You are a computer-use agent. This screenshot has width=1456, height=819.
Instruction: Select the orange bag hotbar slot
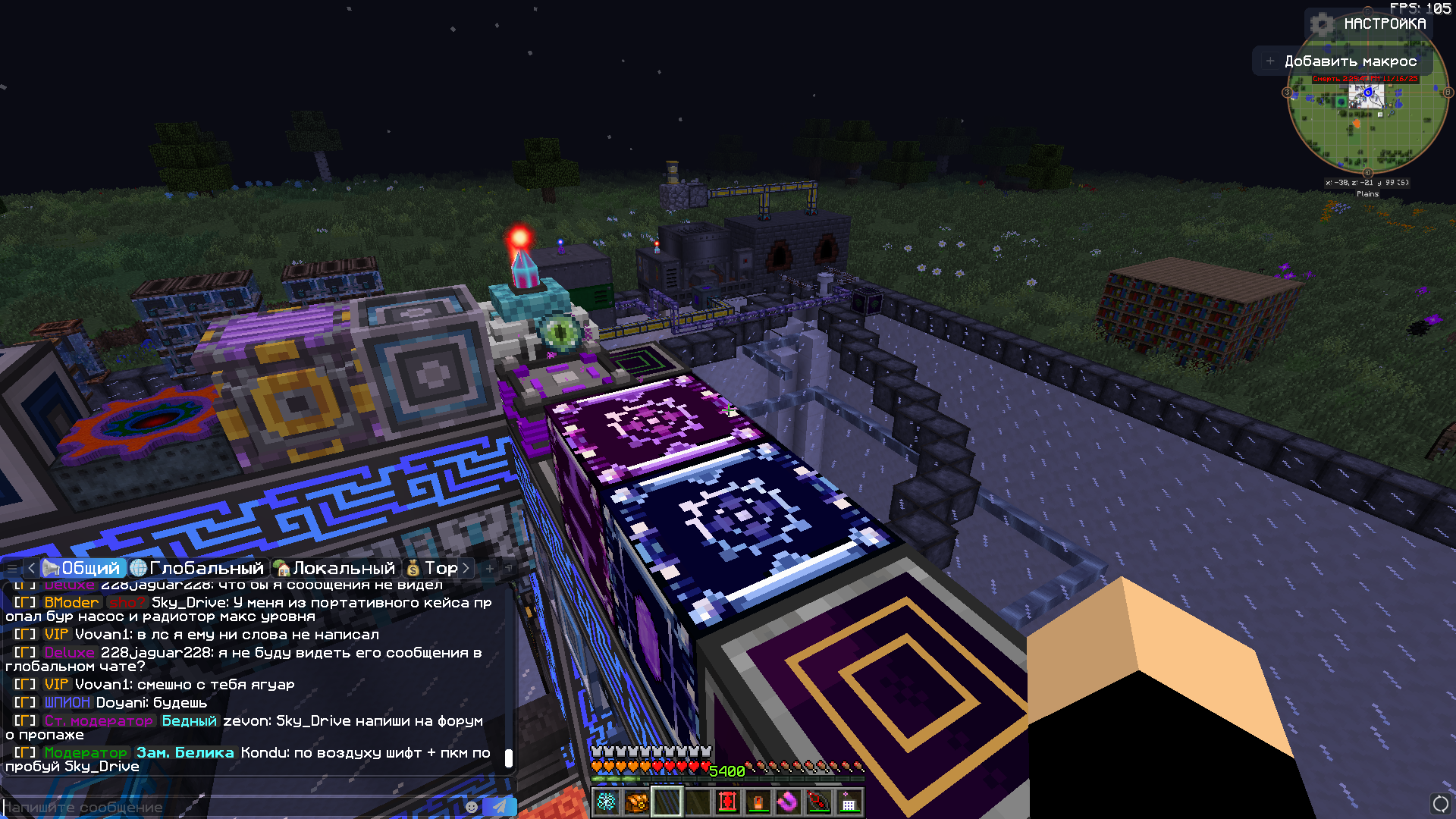pos(637,802)
